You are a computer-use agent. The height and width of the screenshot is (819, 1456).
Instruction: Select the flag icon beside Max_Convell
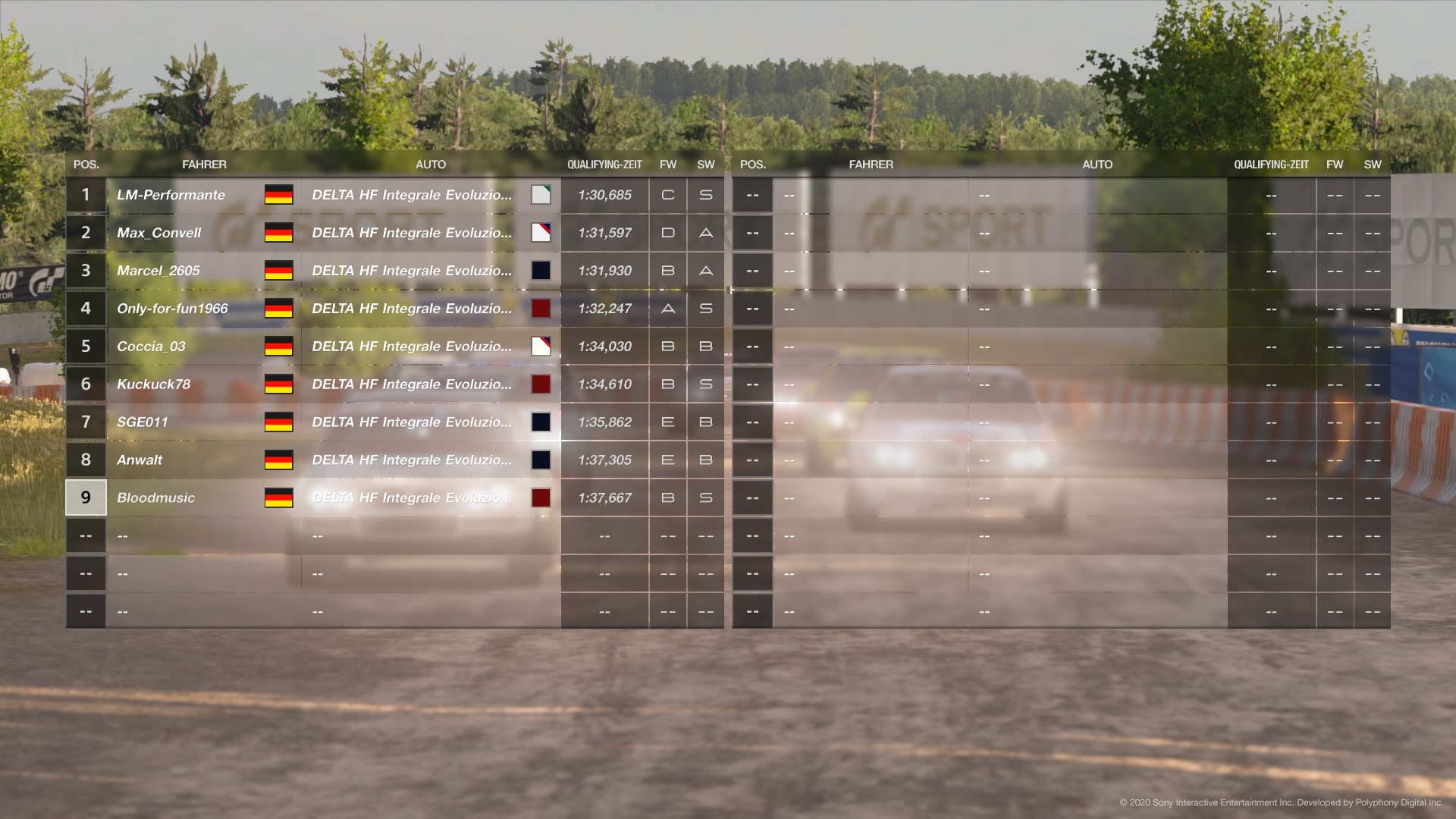pos(279,233)
